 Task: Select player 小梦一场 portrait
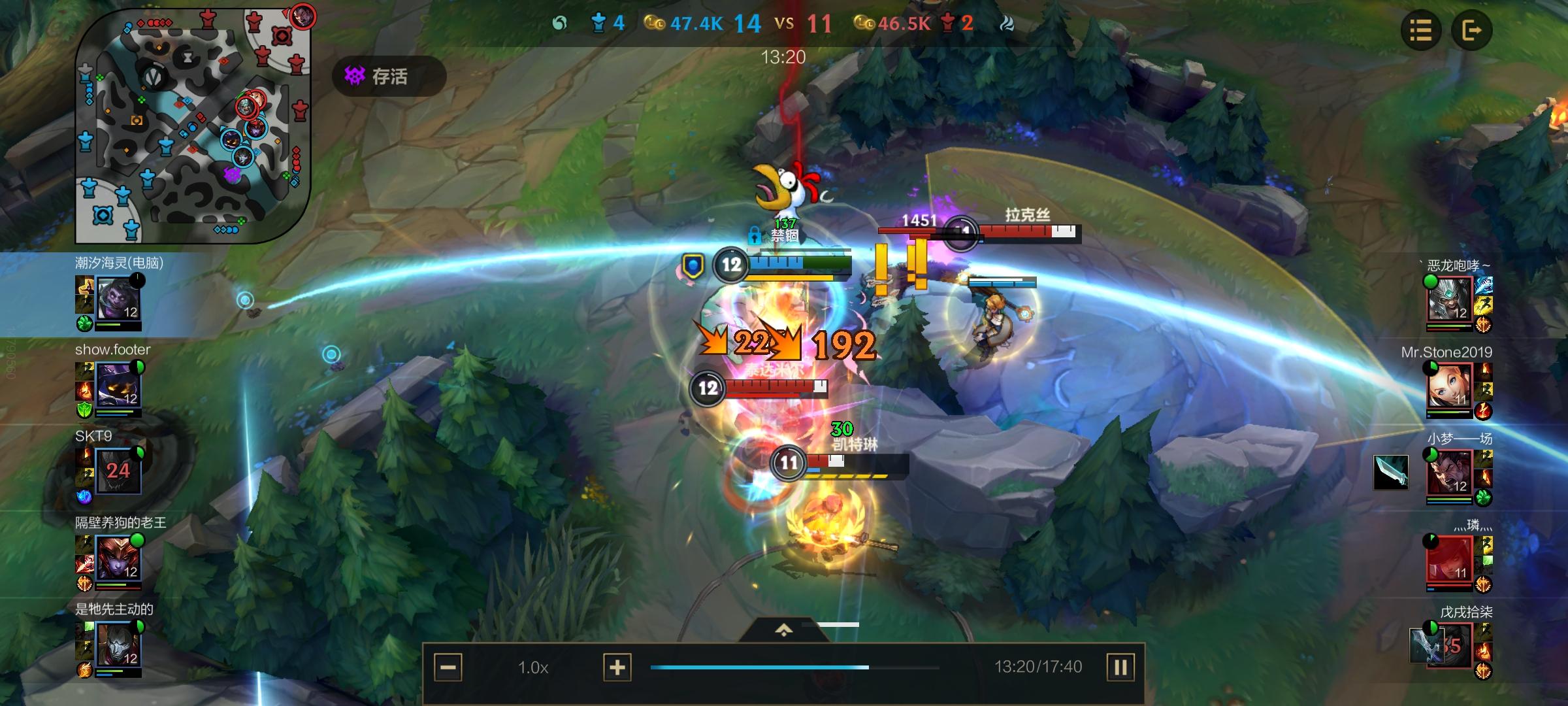(x=1449, y=473)
